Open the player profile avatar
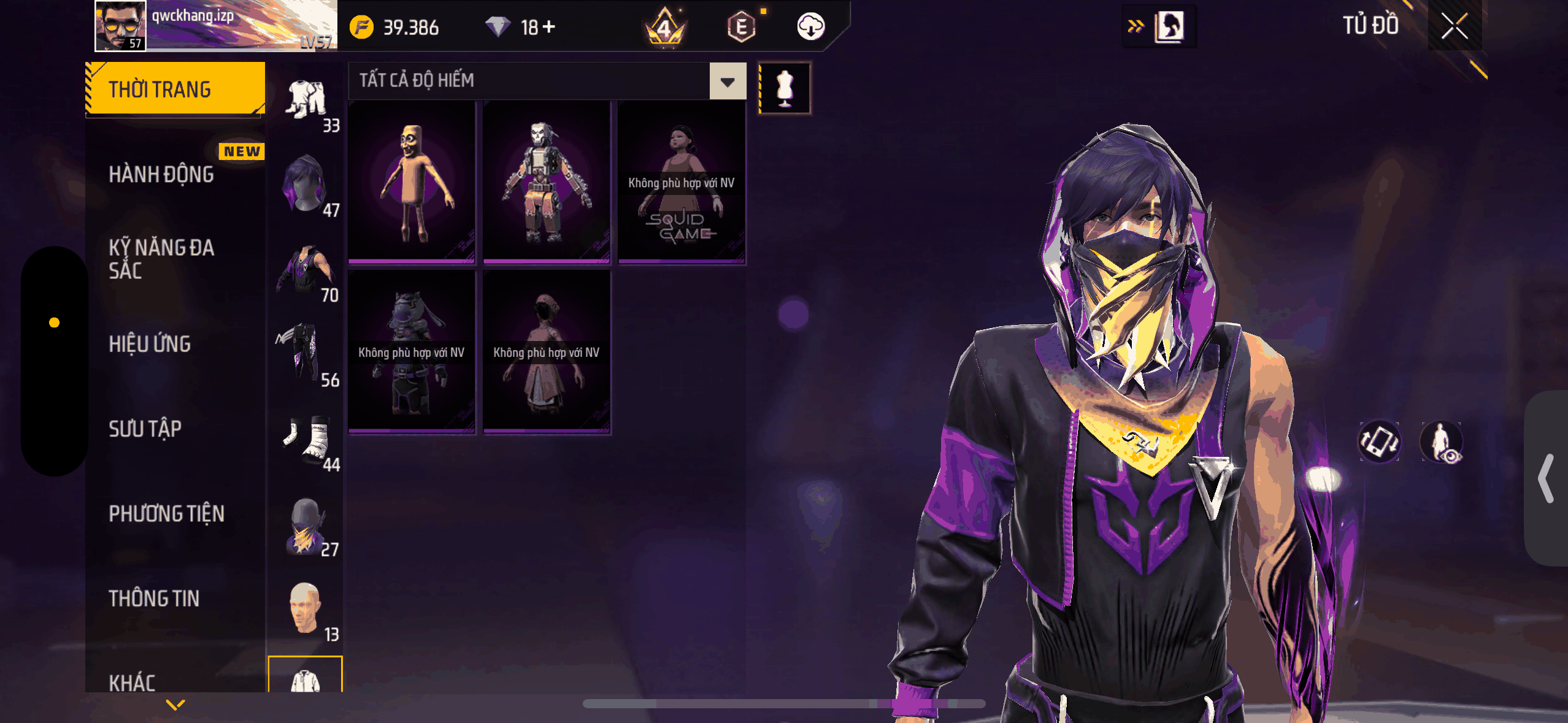 click(x=121, y=26)
